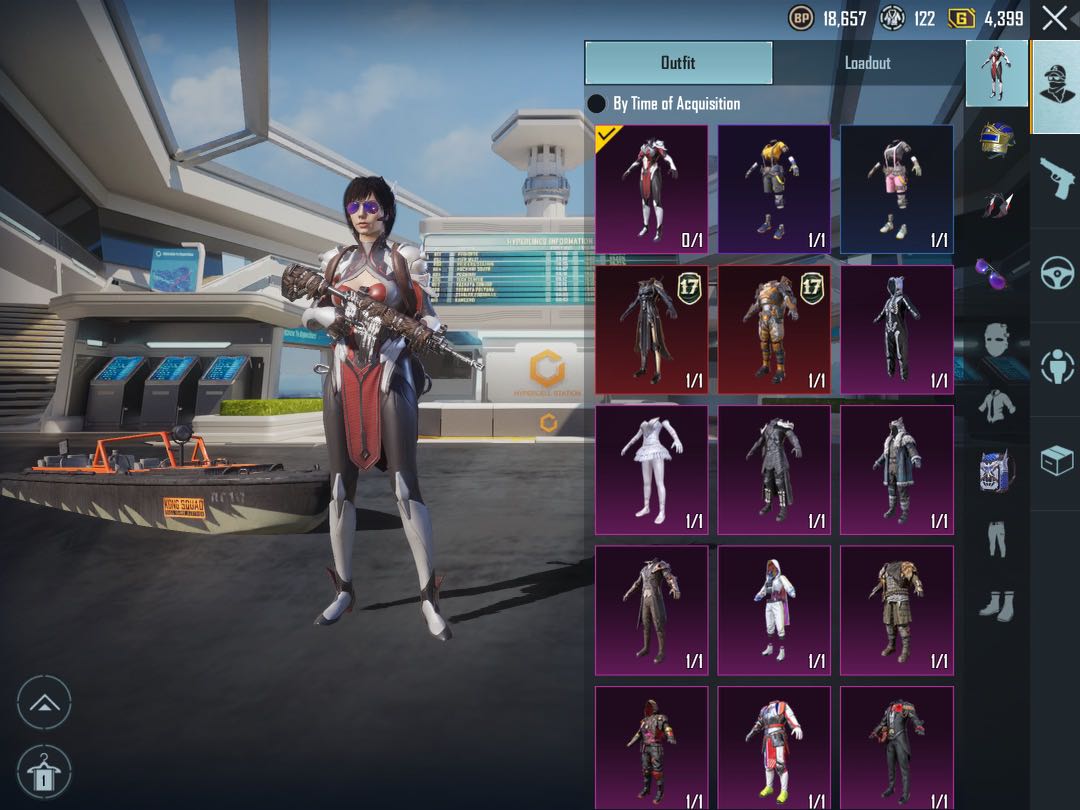Choose the yellow shirt and shorts outfit
This screenshot has height=810, width=1080.
[774, 189]
